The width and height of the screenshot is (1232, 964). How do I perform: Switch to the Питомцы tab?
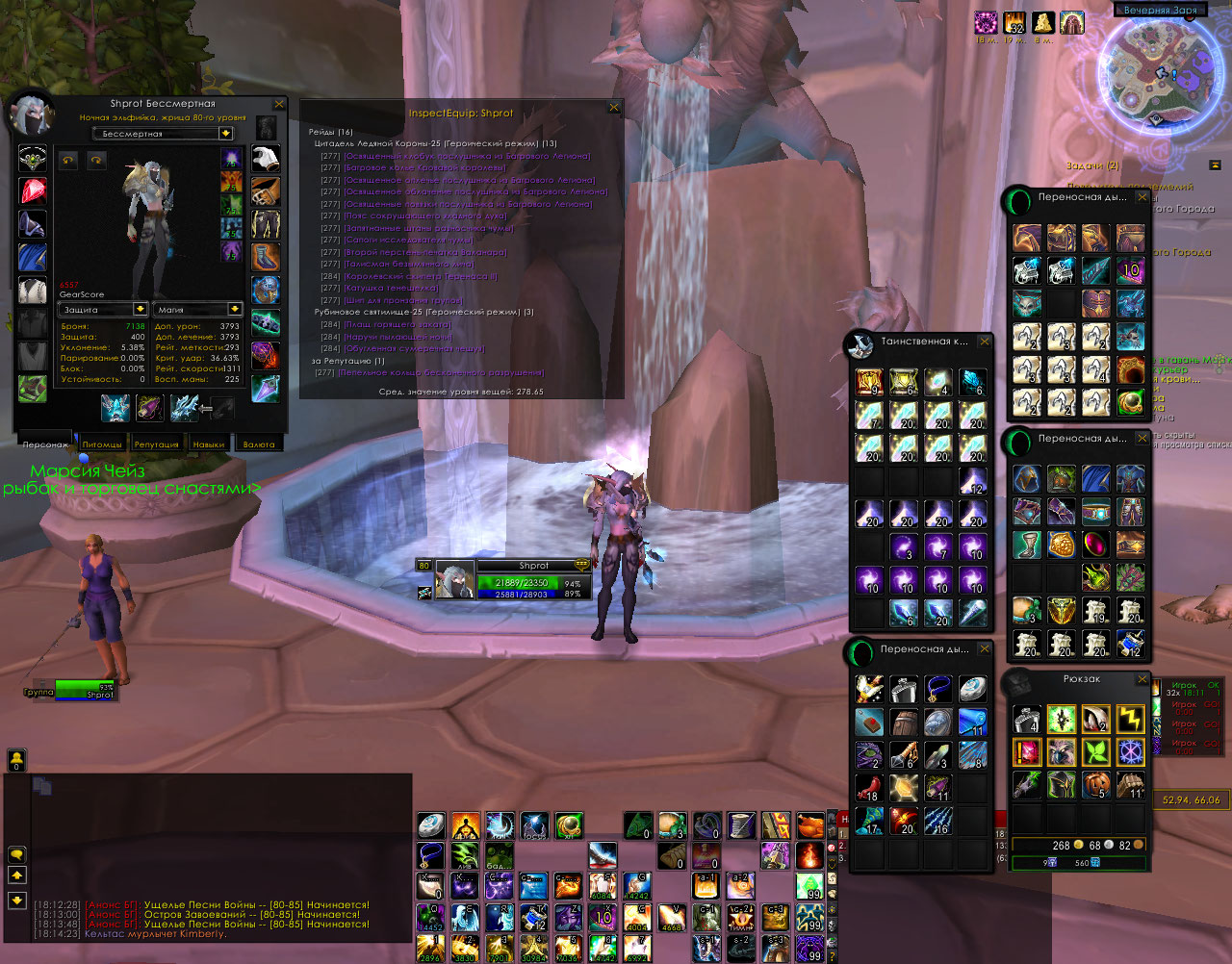point(102,444)
